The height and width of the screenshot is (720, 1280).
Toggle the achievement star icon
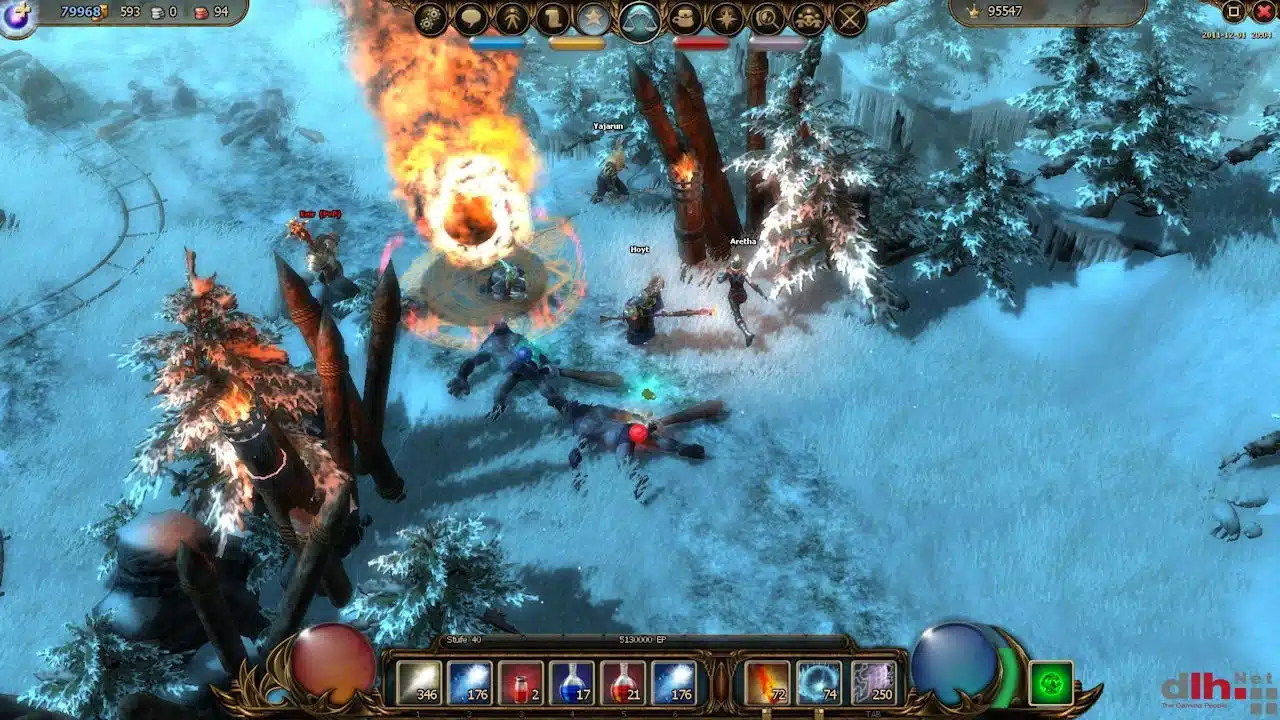click(x=593, y=17)
